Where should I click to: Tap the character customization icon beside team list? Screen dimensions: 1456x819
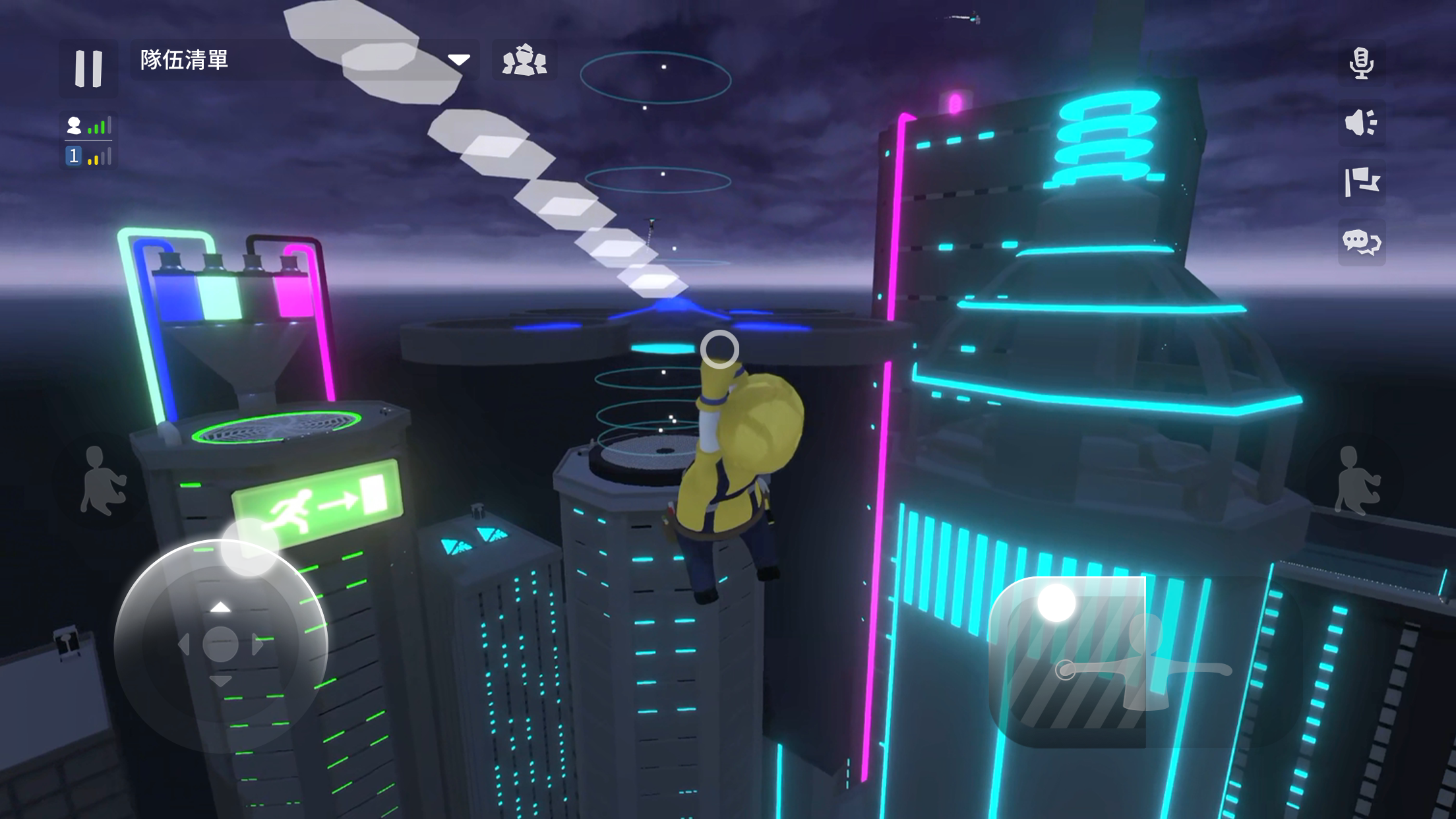point(523,61)
